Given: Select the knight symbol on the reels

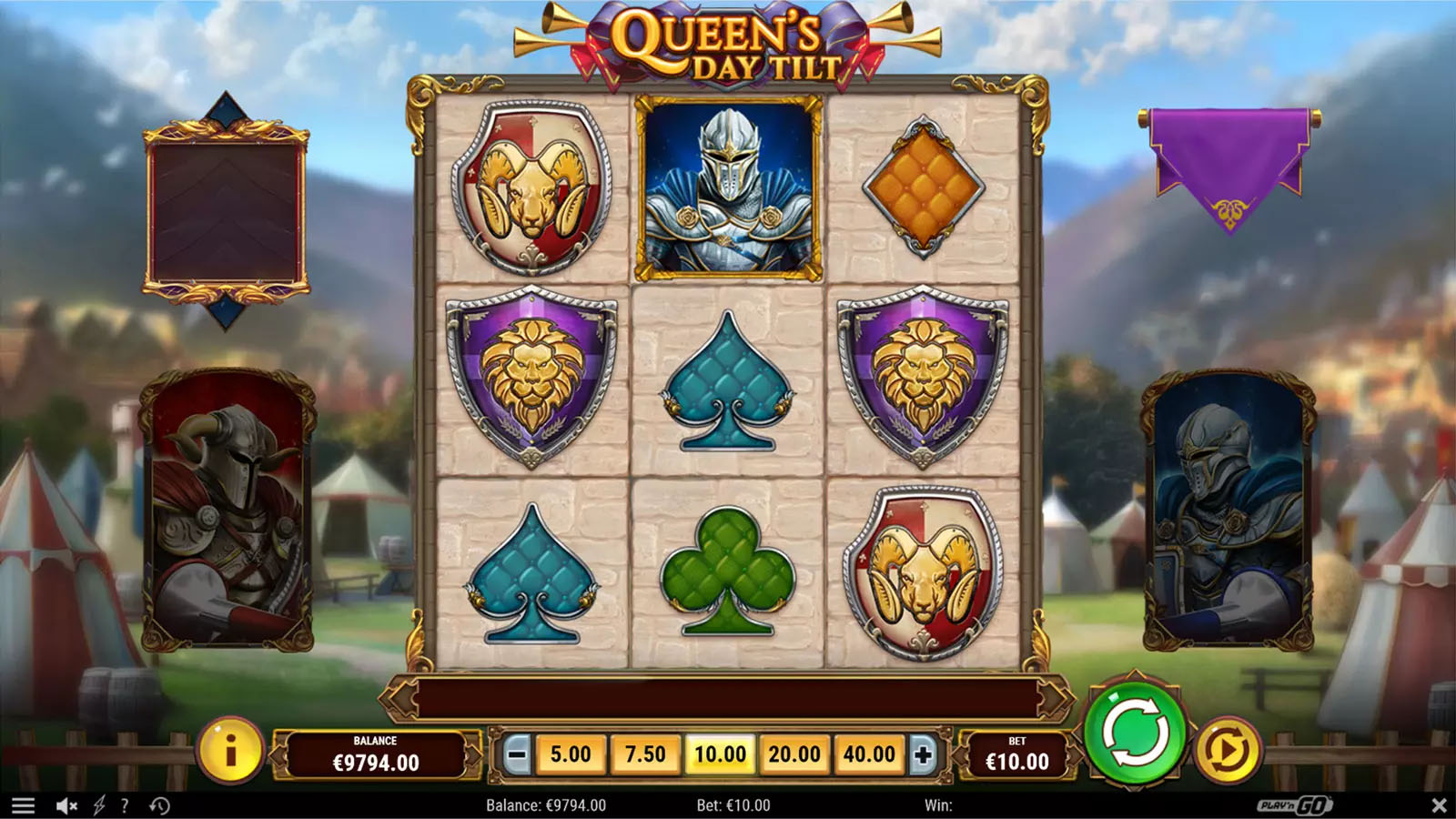Looking at the screenshot, I should [727, 185].
